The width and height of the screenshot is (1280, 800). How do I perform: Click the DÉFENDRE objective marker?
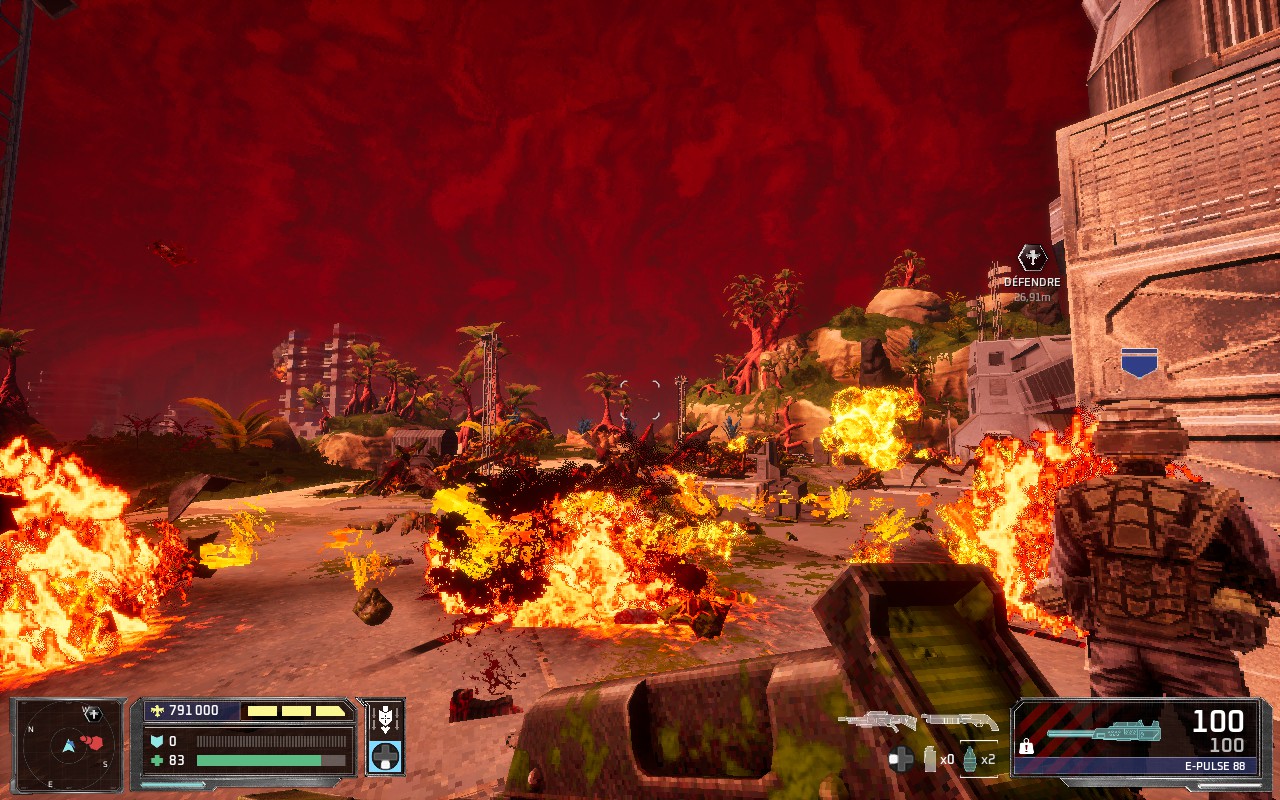(1032, 258)
